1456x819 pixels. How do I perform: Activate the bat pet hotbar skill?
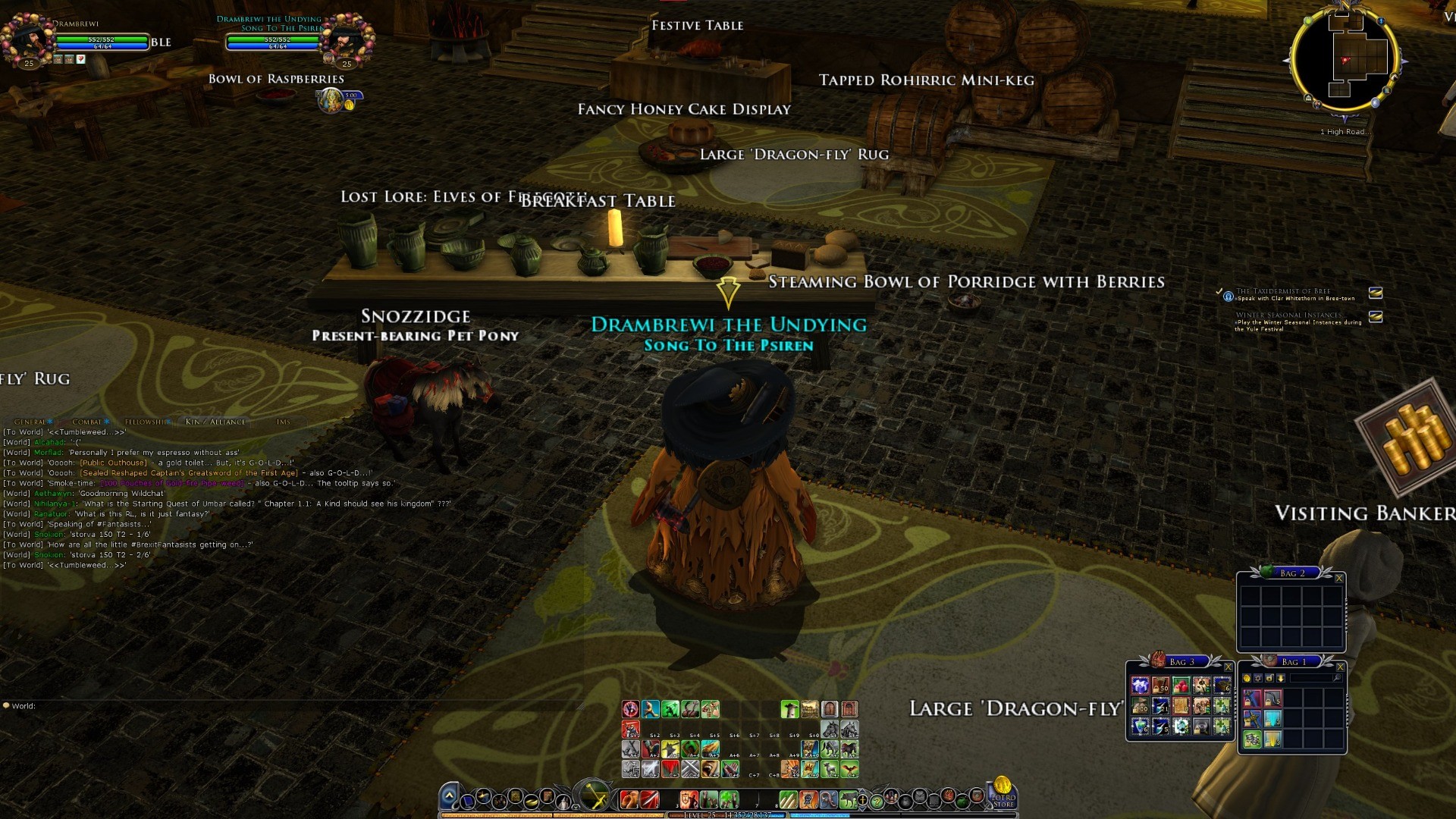coord(849,769)
